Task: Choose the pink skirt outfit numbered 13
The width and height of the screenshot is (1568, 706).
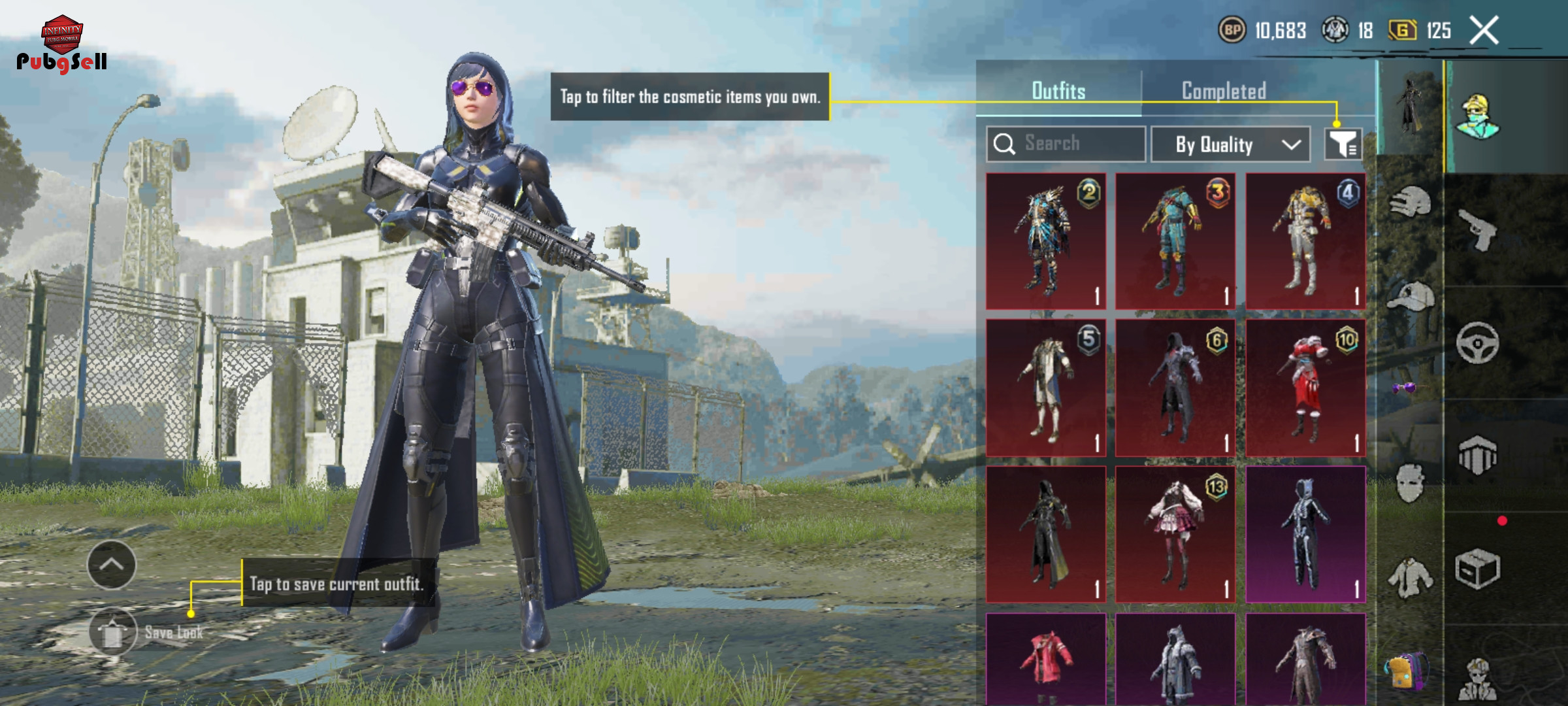Action: [x=1175, y=534]
